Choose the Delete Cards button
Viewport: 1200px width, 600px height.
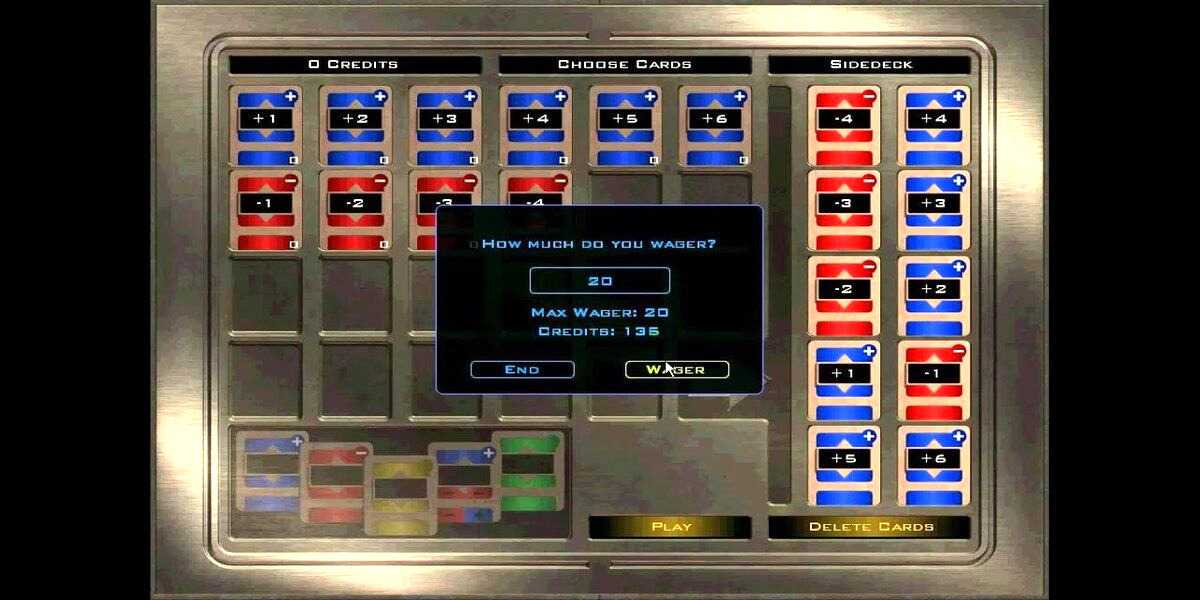coord(870,527)
